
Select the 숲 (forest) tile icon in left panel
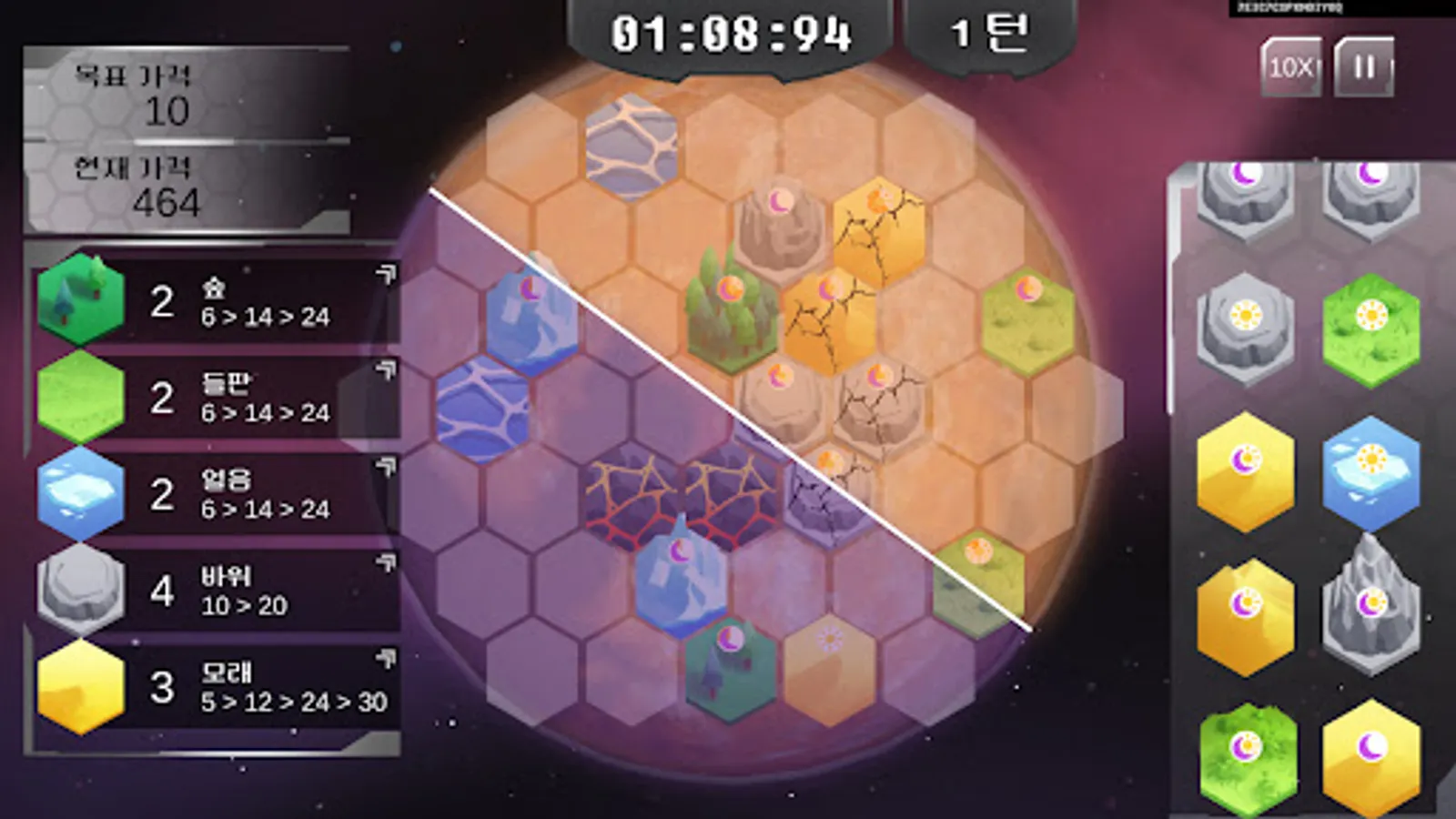pyautogui.click(x=80, y=300)
